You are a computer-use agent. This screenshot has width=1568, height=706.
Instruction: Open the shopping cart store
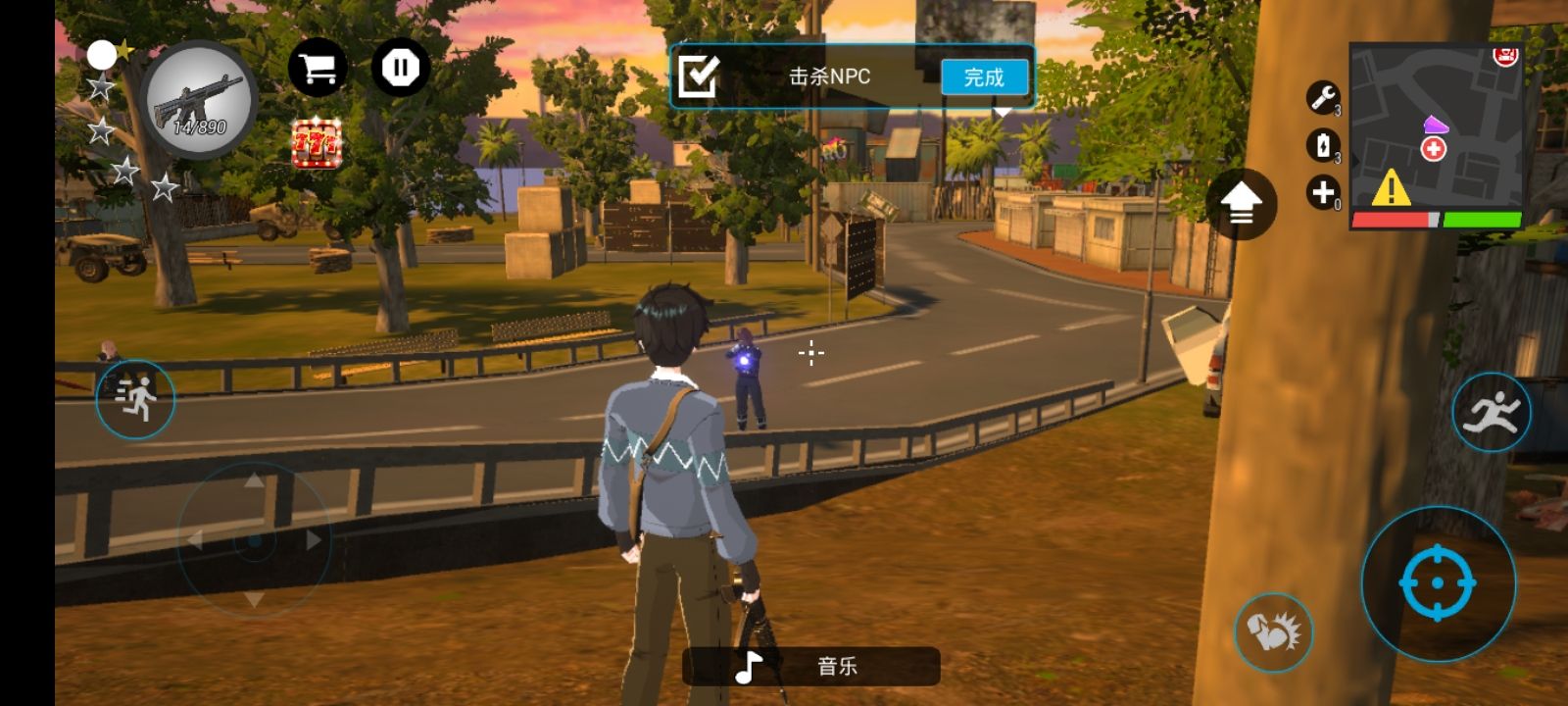[317, 68]
